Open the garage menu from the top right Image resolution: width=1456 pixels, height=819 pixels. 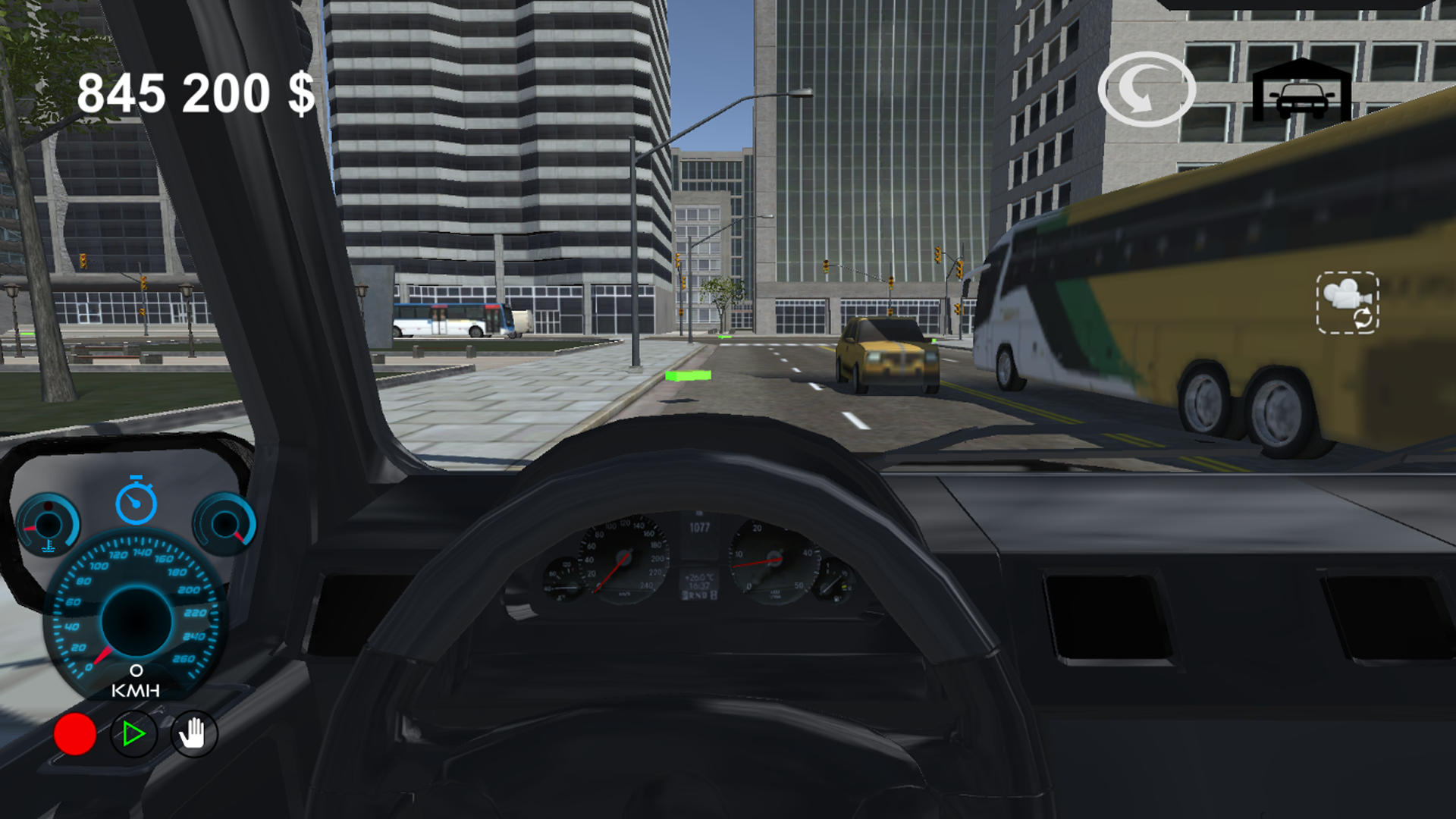click(1300, 89)
